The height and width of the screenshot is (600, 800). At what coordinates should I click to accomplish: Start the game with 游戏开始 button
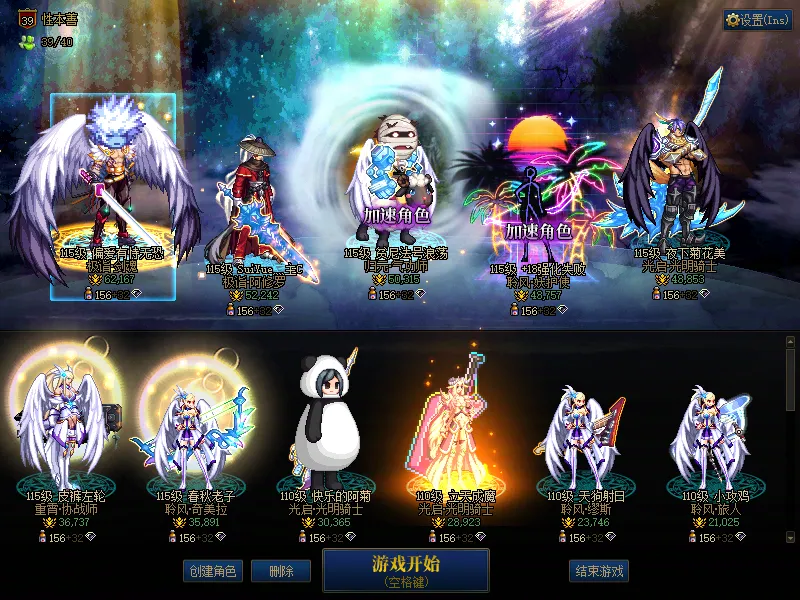click(x=405, y=569)
